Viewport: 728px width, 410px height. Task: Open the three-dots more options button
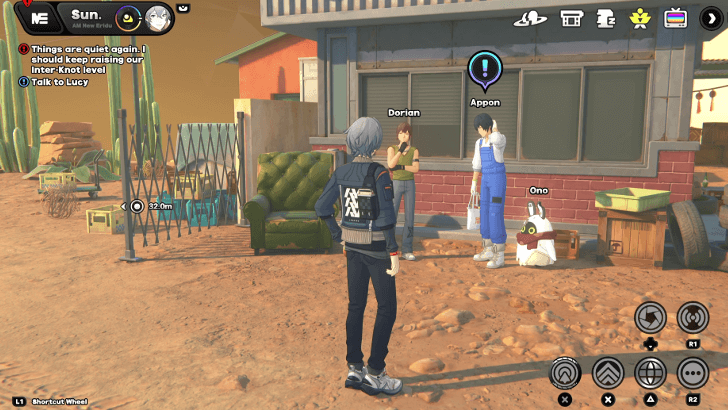692,373
